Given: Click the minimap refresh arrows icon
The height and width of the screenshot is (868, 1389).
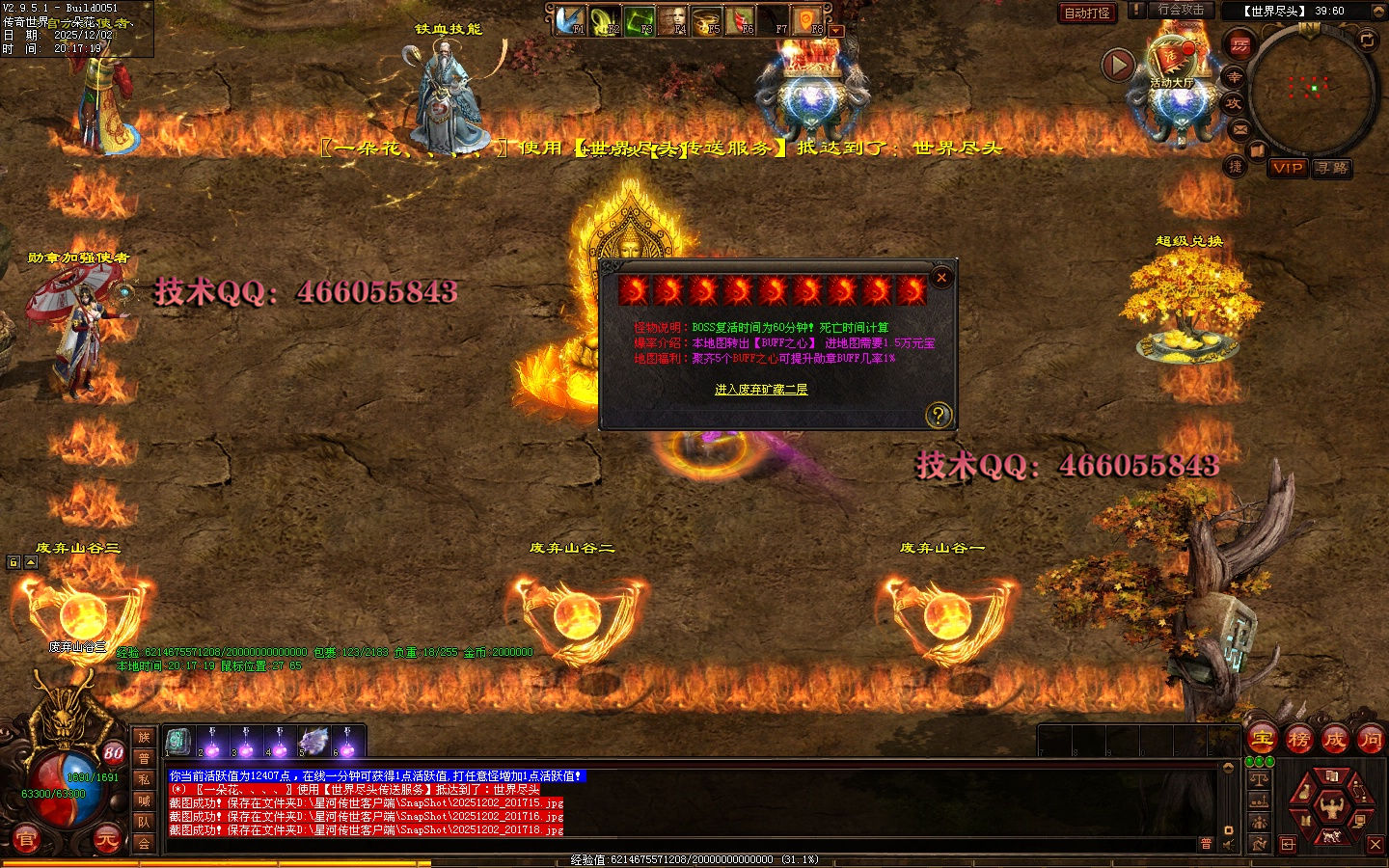Looking at the screenshot, I should pos(1367,40).
